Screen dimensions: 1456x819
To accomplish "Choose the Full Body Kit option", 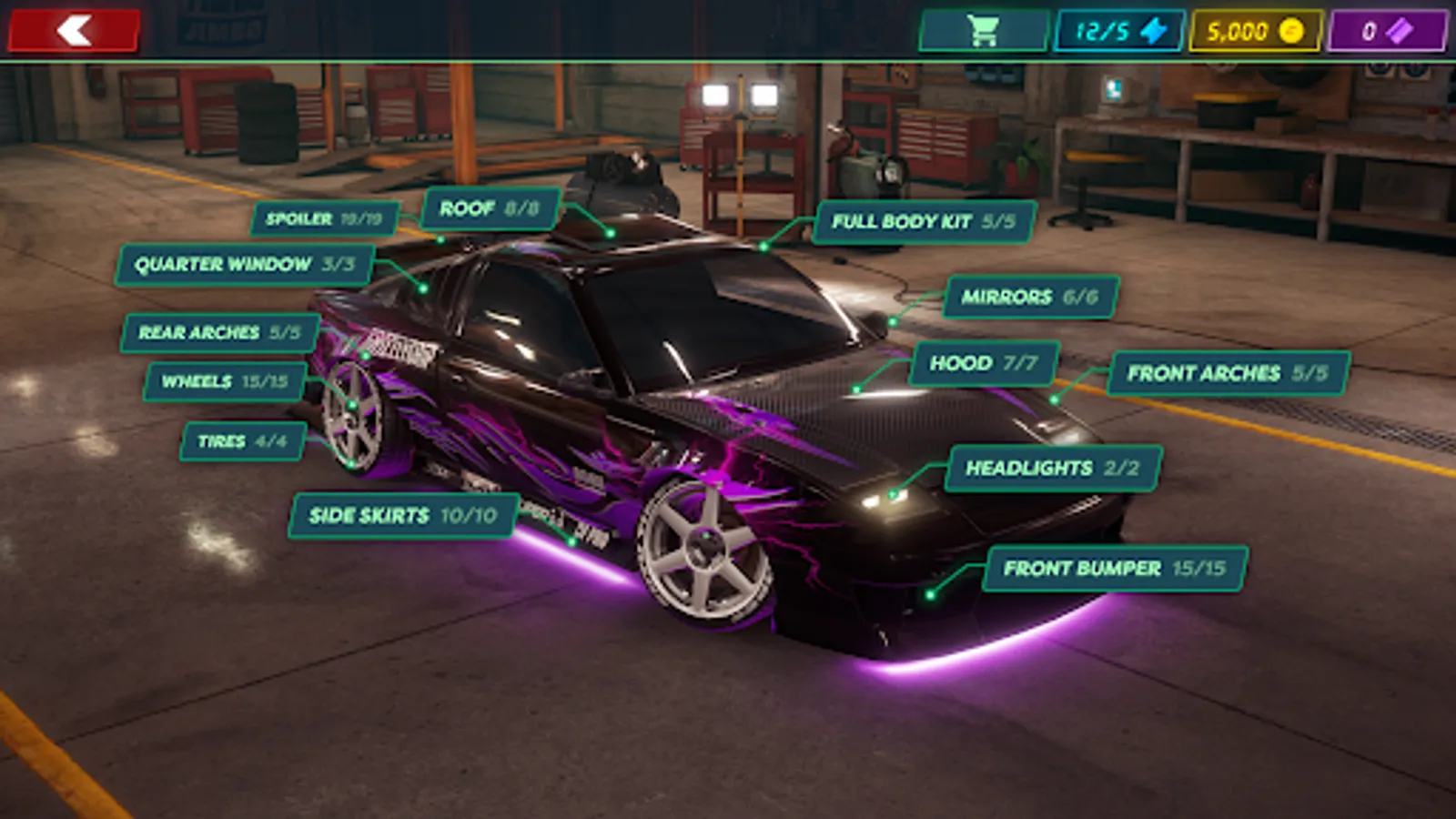I will click(x=924, y=222).
